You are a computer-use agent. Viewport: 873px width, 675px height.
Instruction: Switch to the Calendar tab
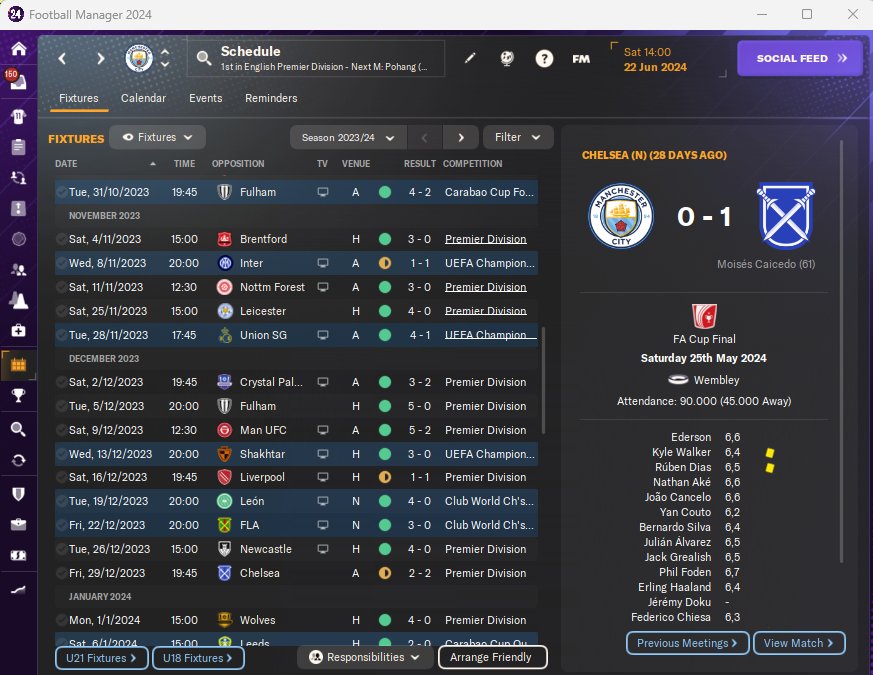point(143,98)
